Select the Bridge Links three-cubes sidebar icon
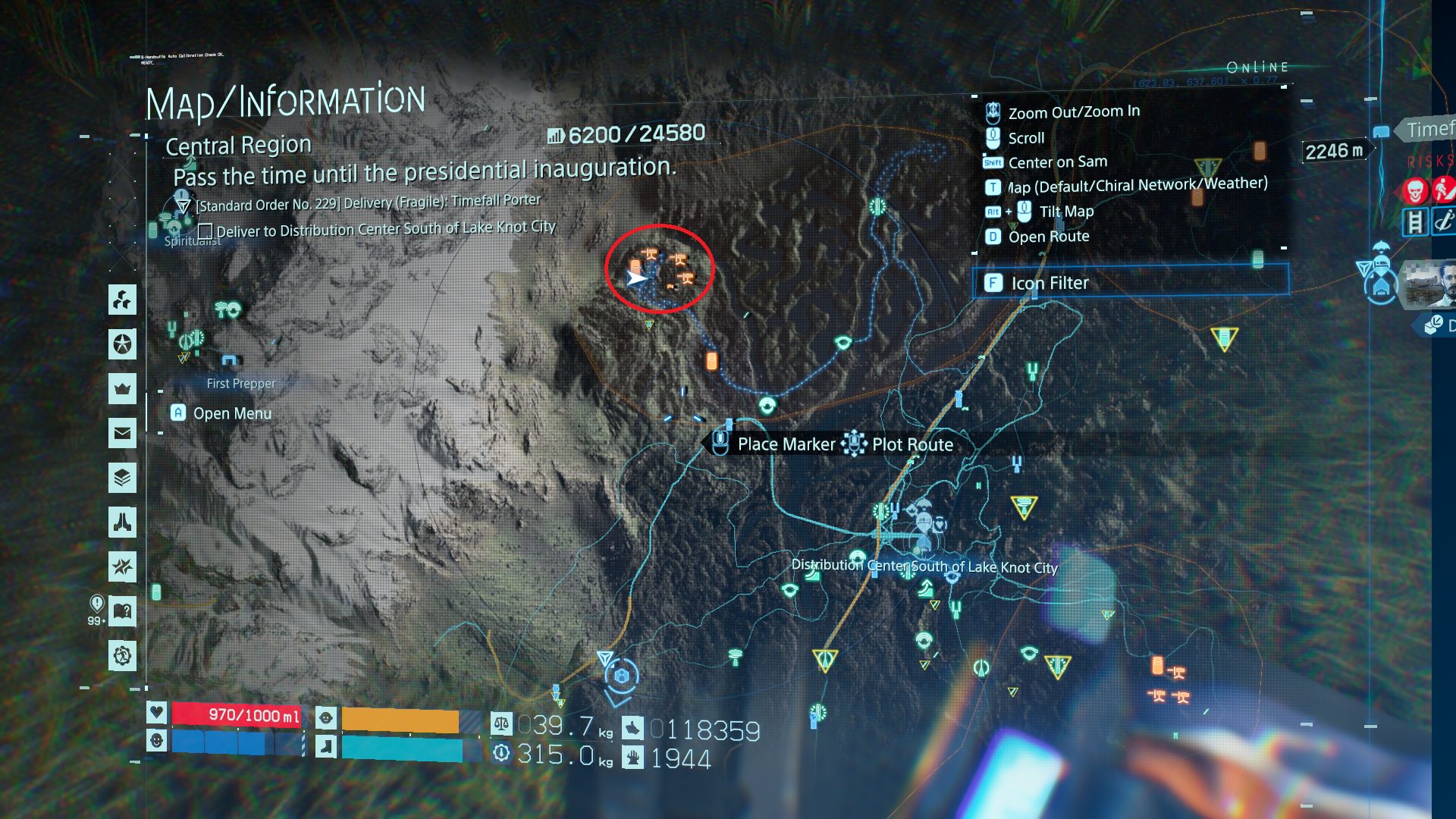This screenshot has height=819, width=1456. point(122,300)
